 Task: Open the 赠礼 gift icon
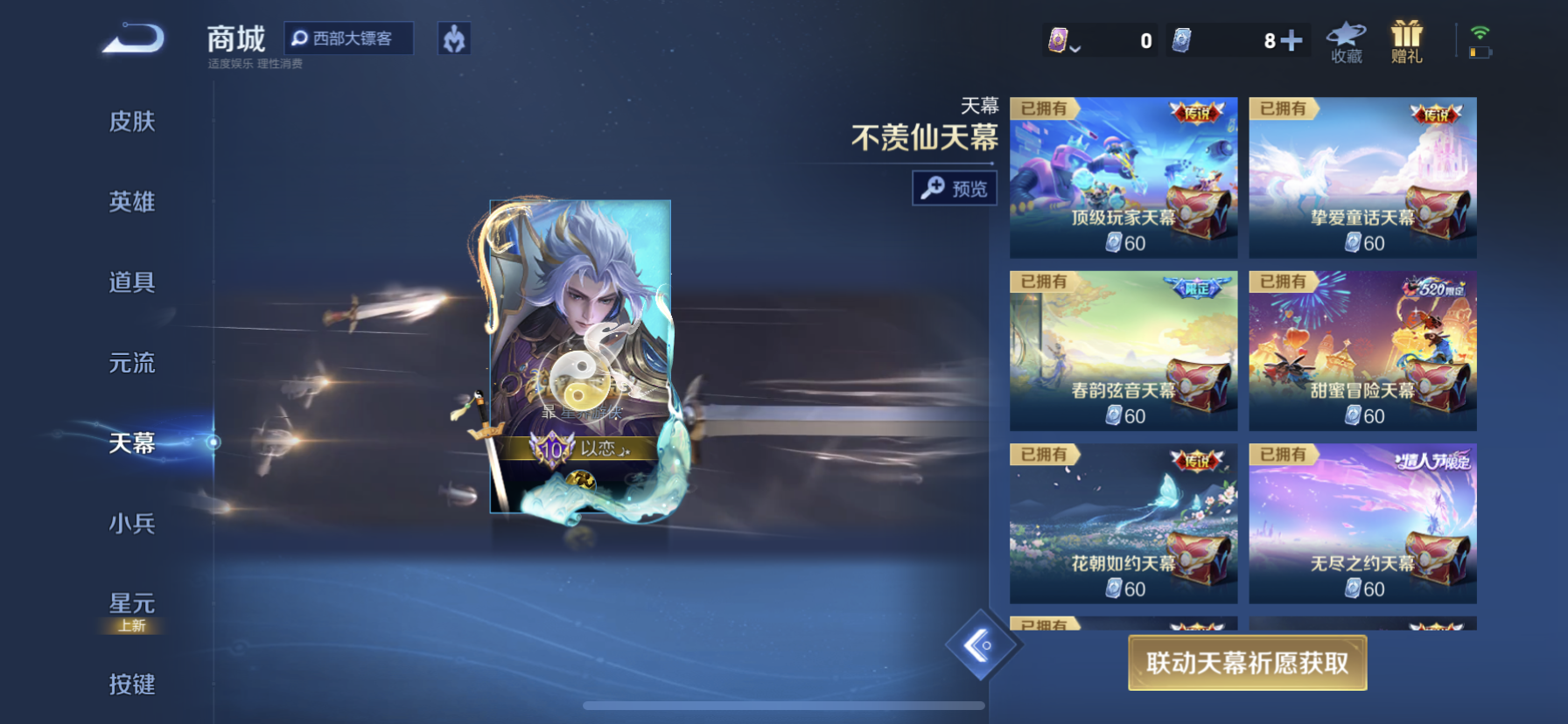click(x=1407, y=42)
